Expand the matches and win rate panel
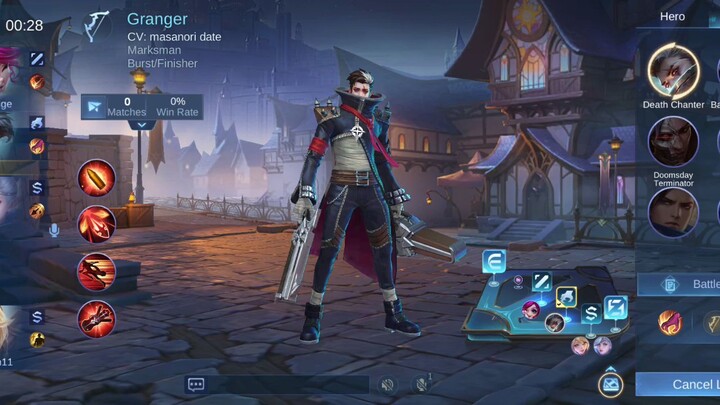This screenshot has height=405, width=720. pos(142,126)
